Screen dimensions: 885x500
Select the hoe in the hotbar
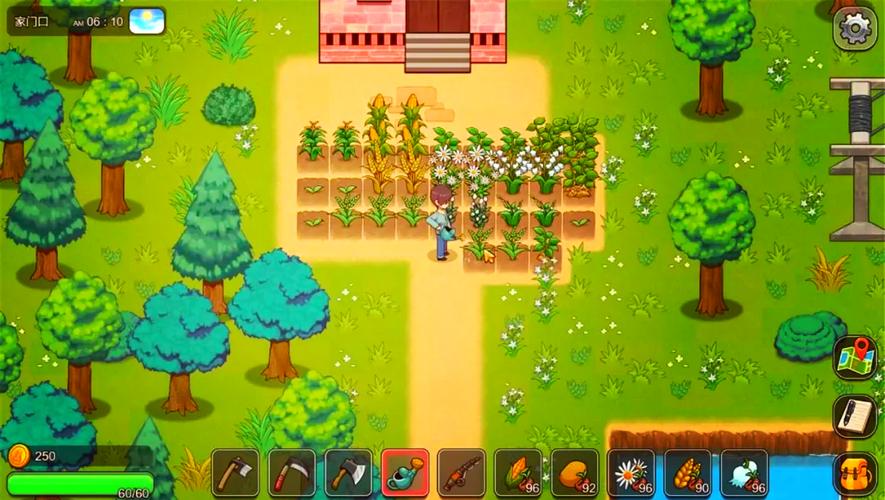tap(235, 473)
